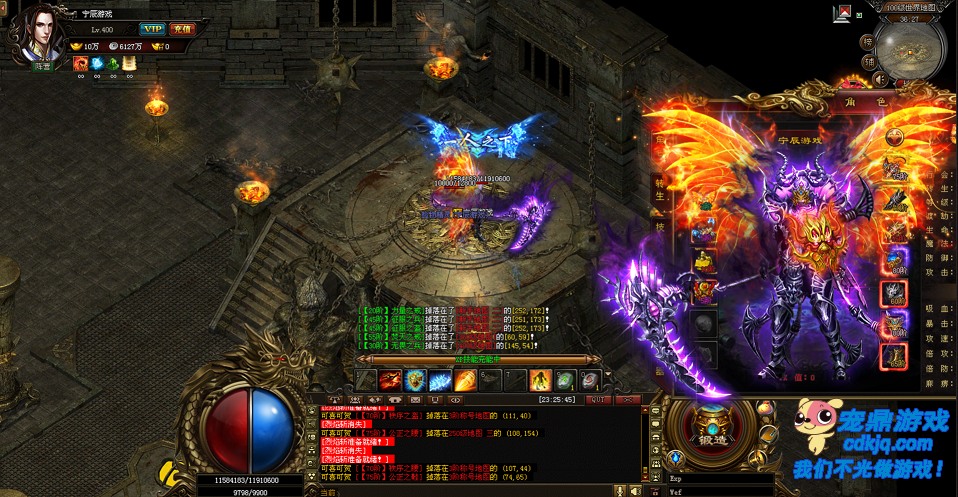Click the green gem buff icon
958x497 pixels.
point(113,63)
